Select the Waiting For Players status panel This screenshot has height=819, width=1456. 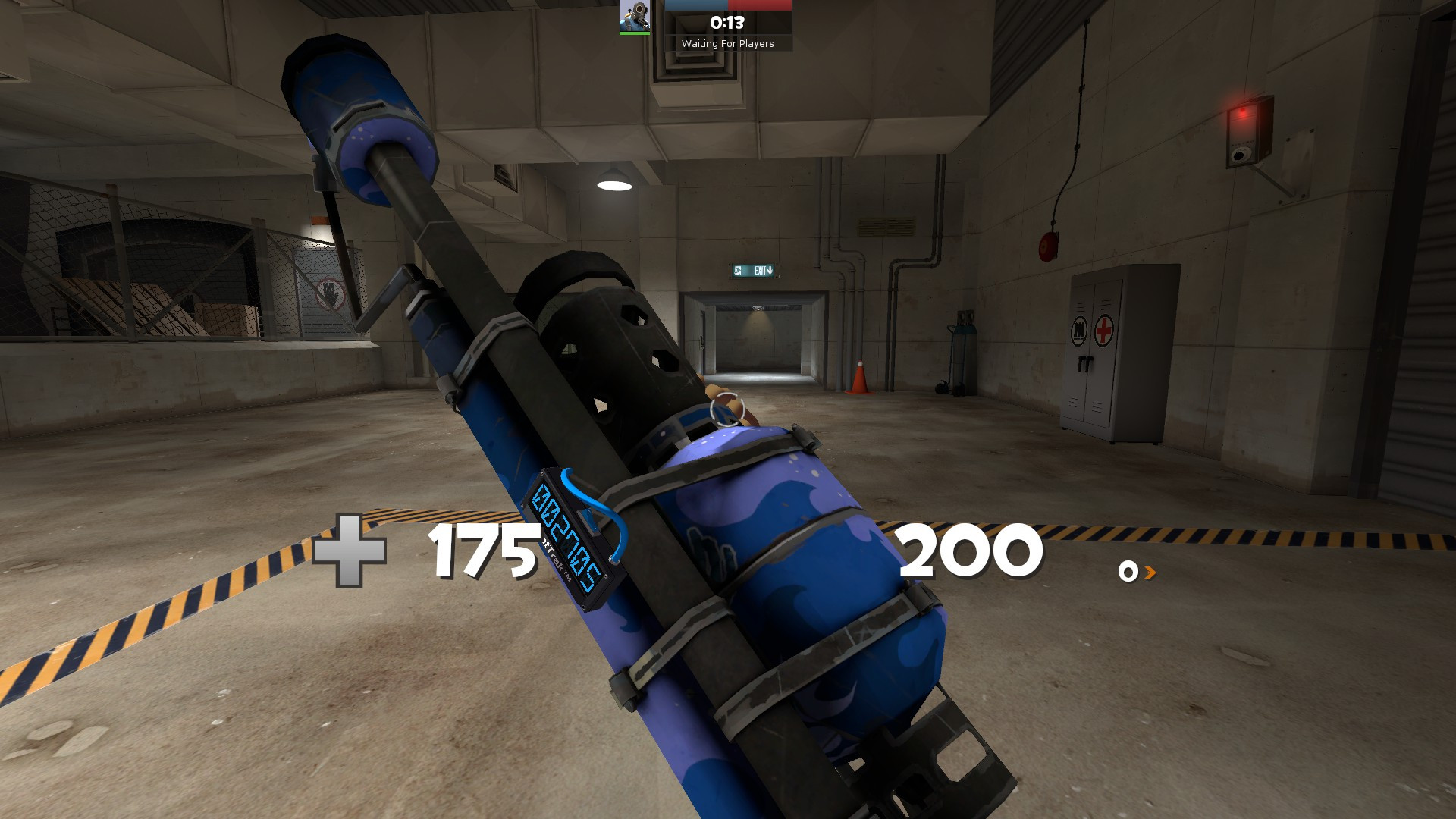(x=728, y=44)
